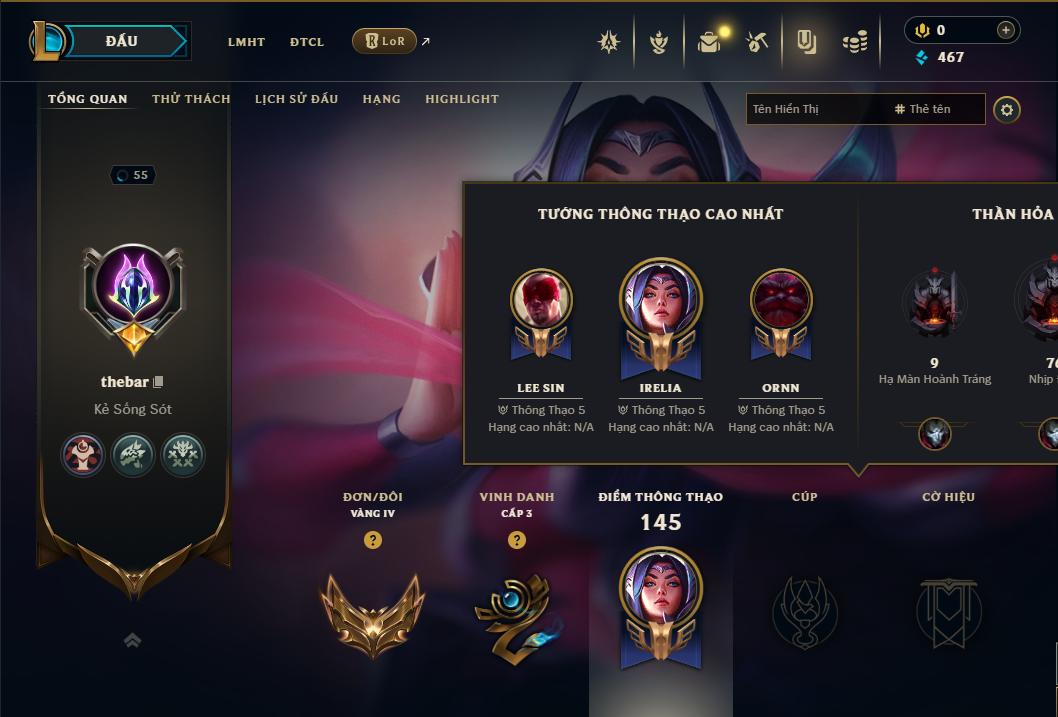Select the Đơn/Đôi gold rank emblem
The width and height of the screenshot is (1058, 717).
pos(373,613)
